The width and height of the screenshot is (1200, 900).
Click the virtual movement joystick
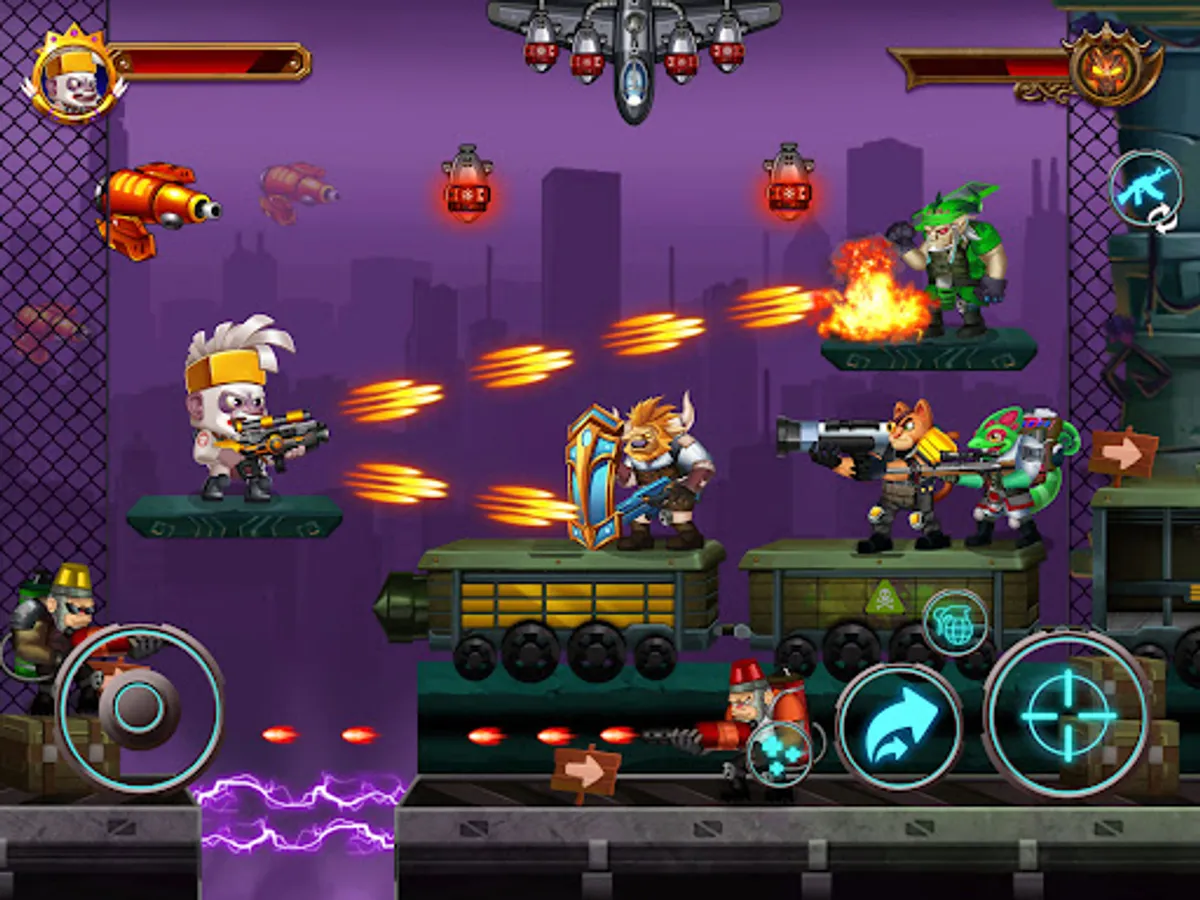coord(139,708)
